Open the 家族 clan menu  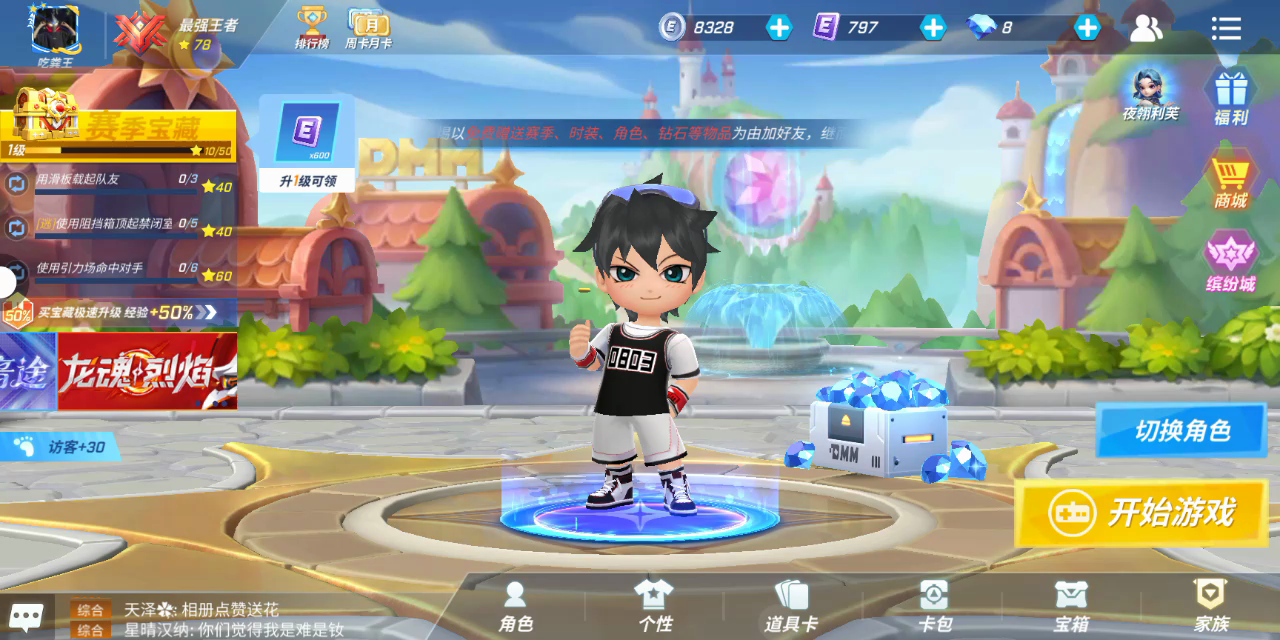1211,606
